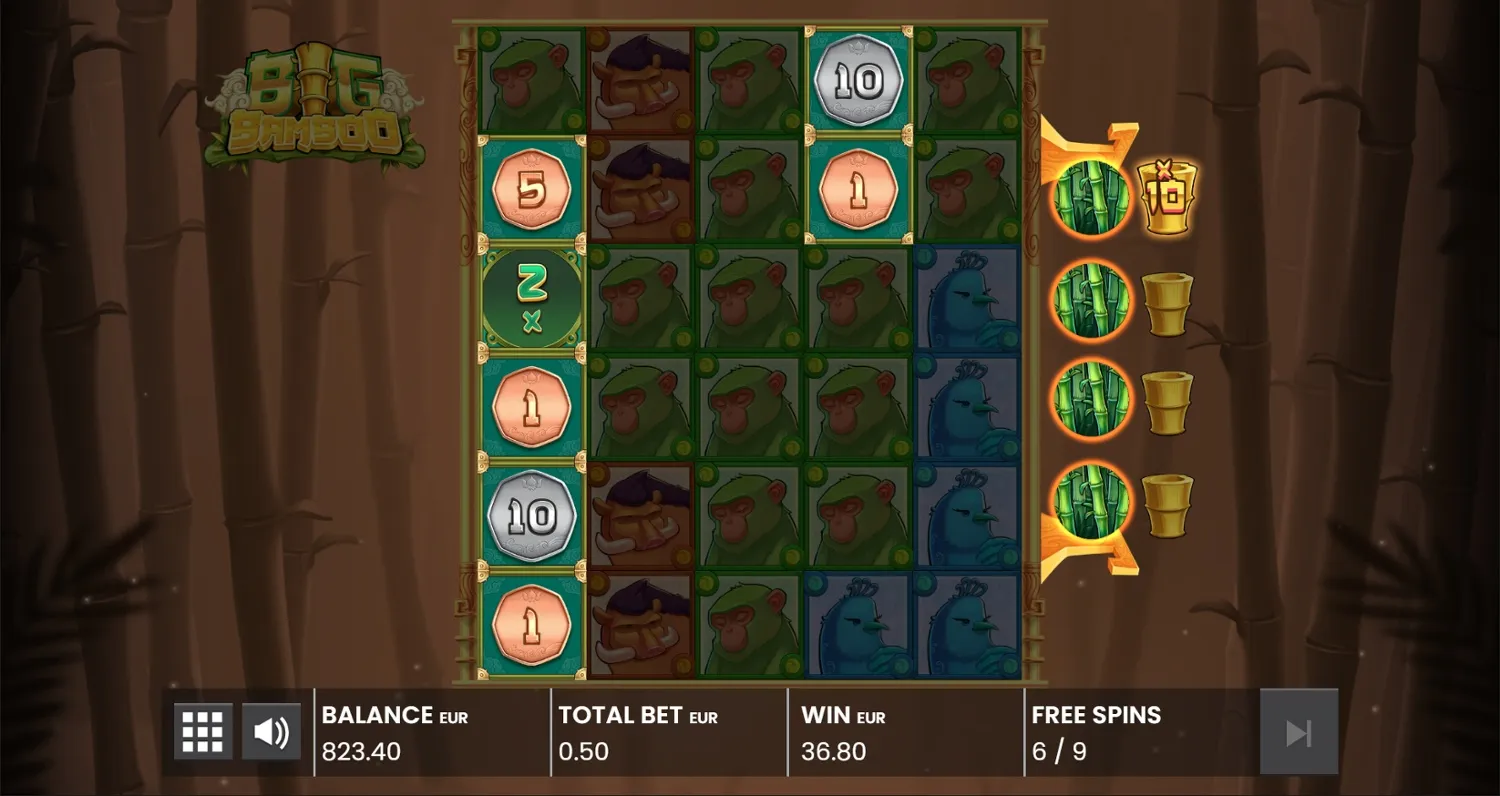This screenshot has width=1500, height=796.
Task: Select the silver 10 coin in top row
Action: click(858, 78)
